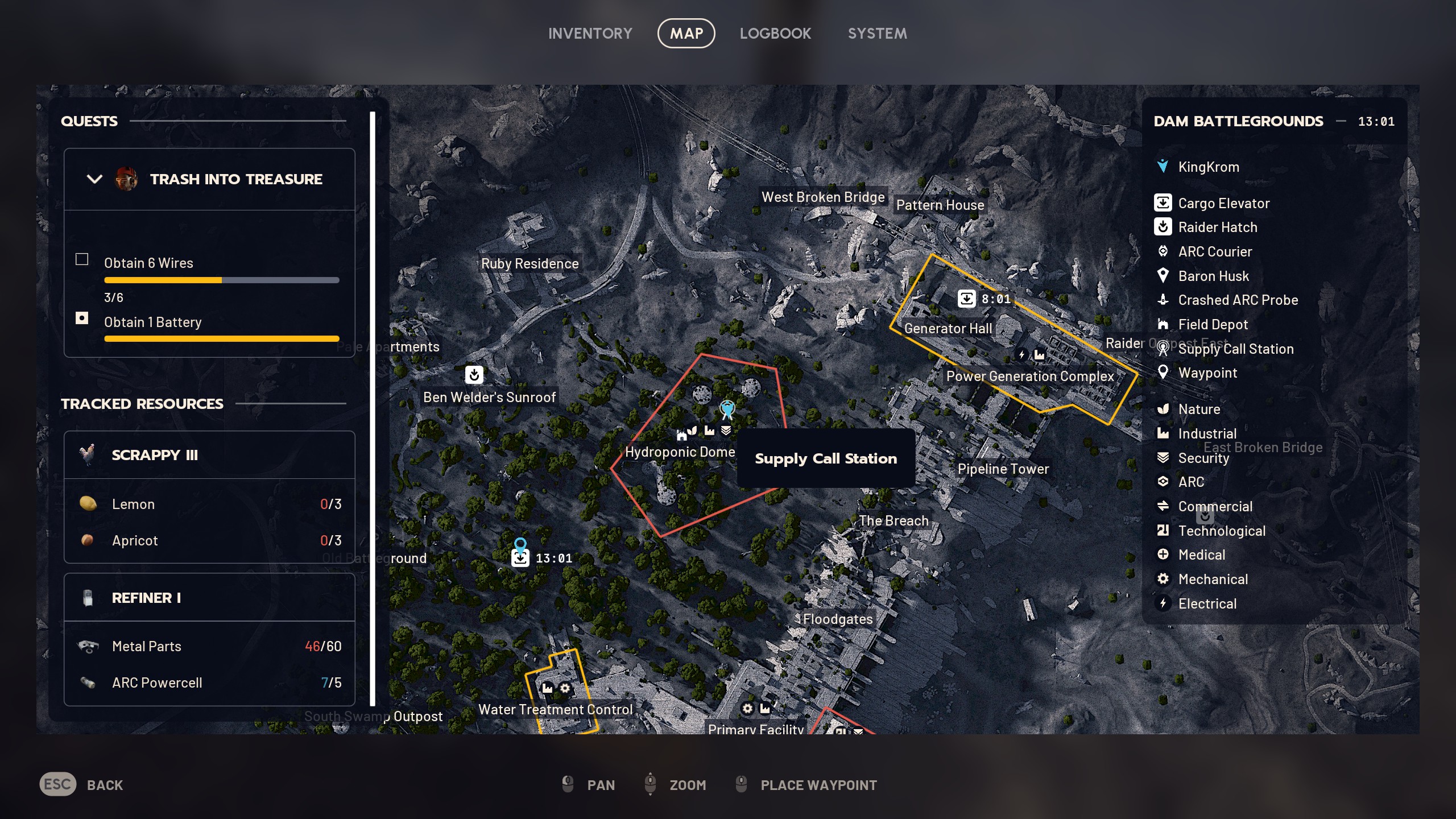1456x819 pixels.
Task: Select the Supply Call Station legend icon
Action: (1163, 349)
